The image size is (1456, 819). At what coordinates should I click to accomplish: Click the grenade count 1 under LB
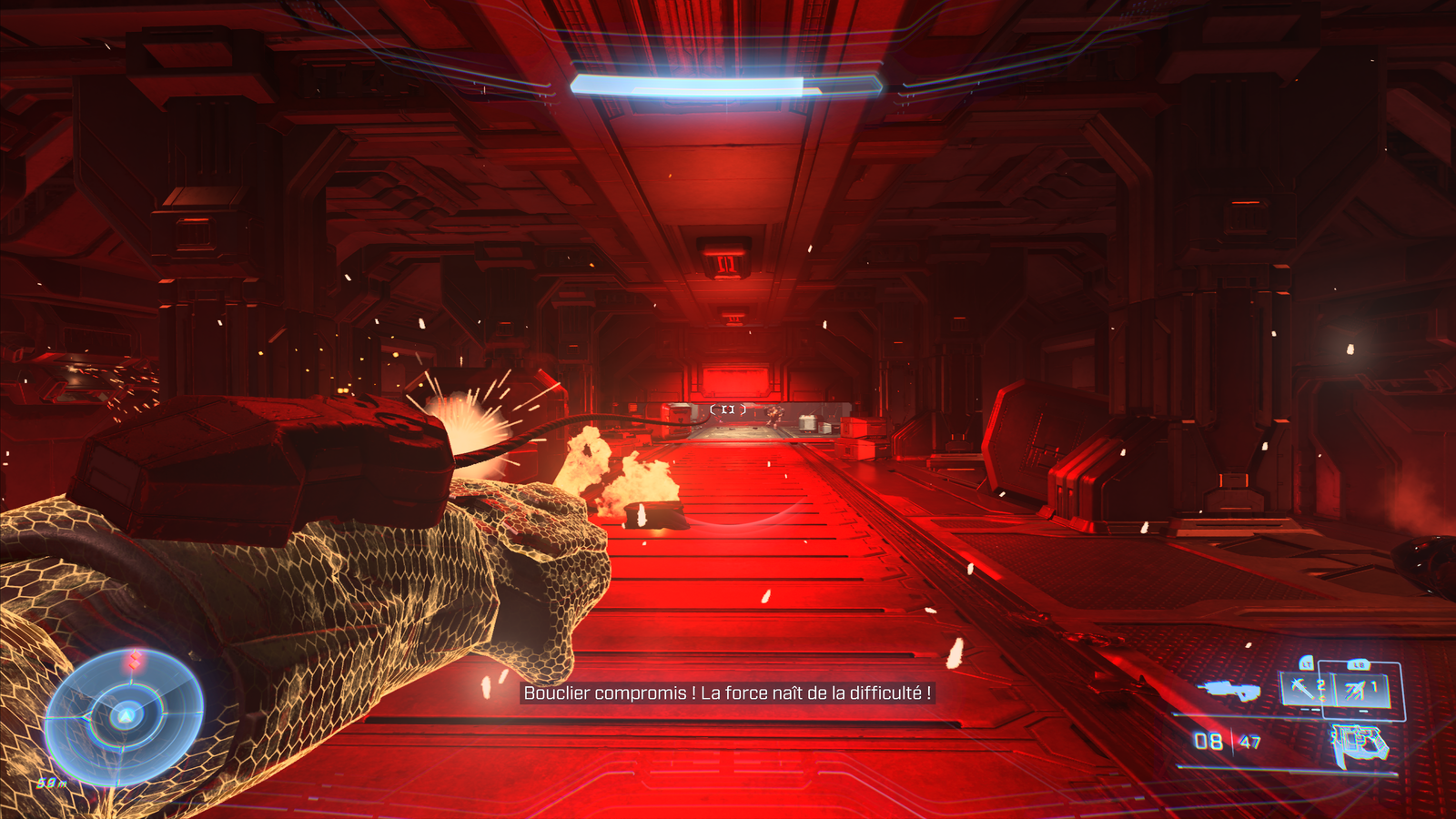pyautogui.click(x=1372, y=687)
